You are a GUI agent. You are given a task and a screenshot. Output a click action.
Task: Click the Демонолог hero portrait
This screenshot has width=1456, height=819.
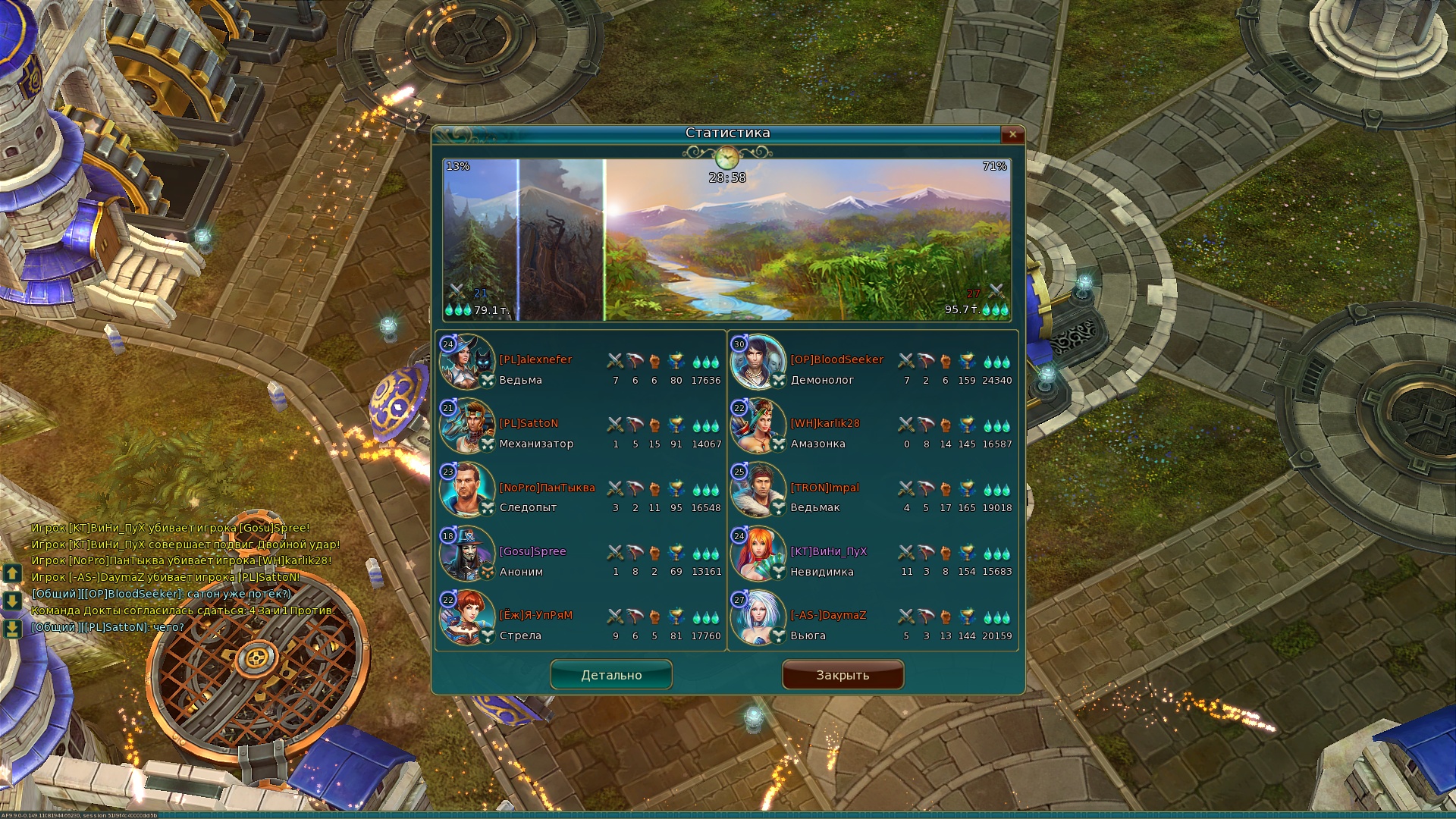click(x=757, y=362)
